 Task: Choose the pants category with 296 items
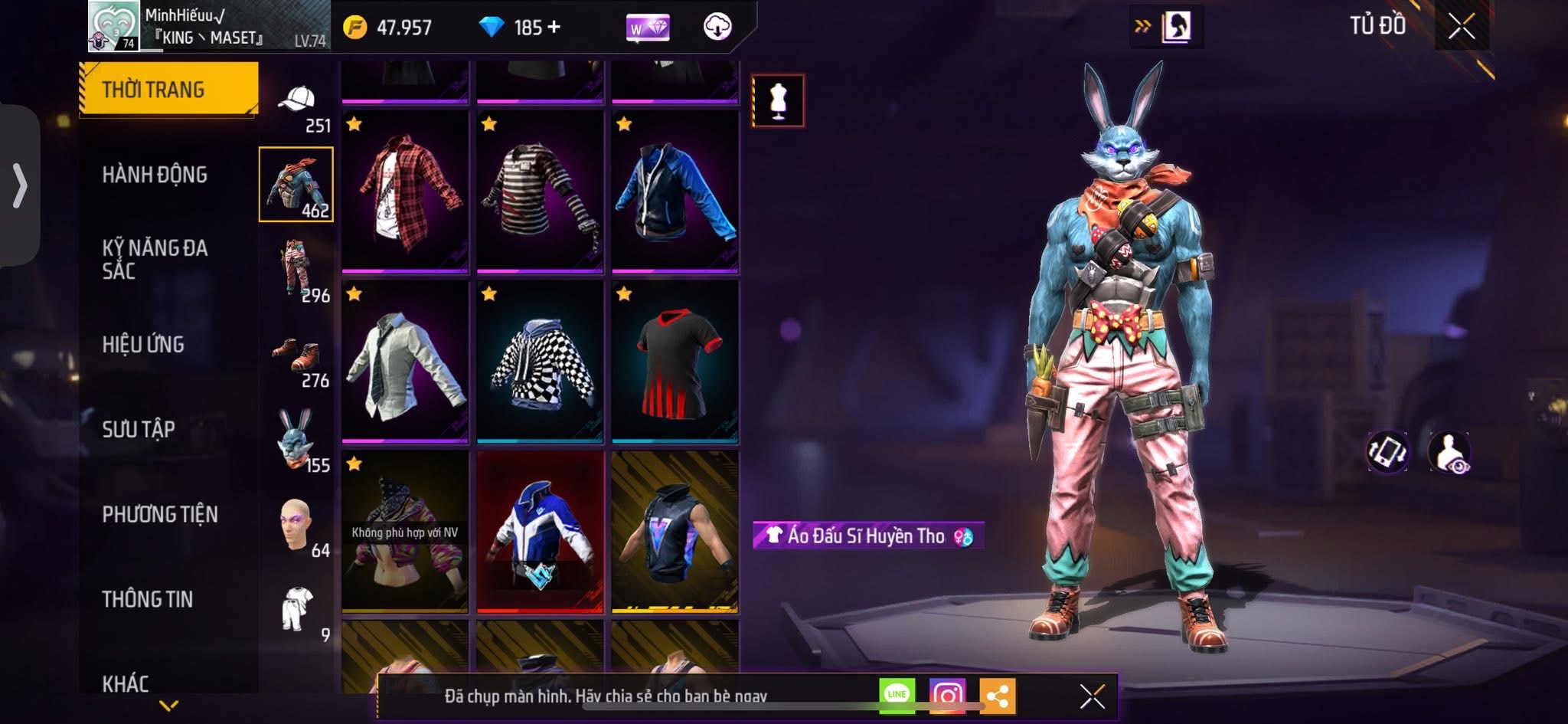[297, 270]
